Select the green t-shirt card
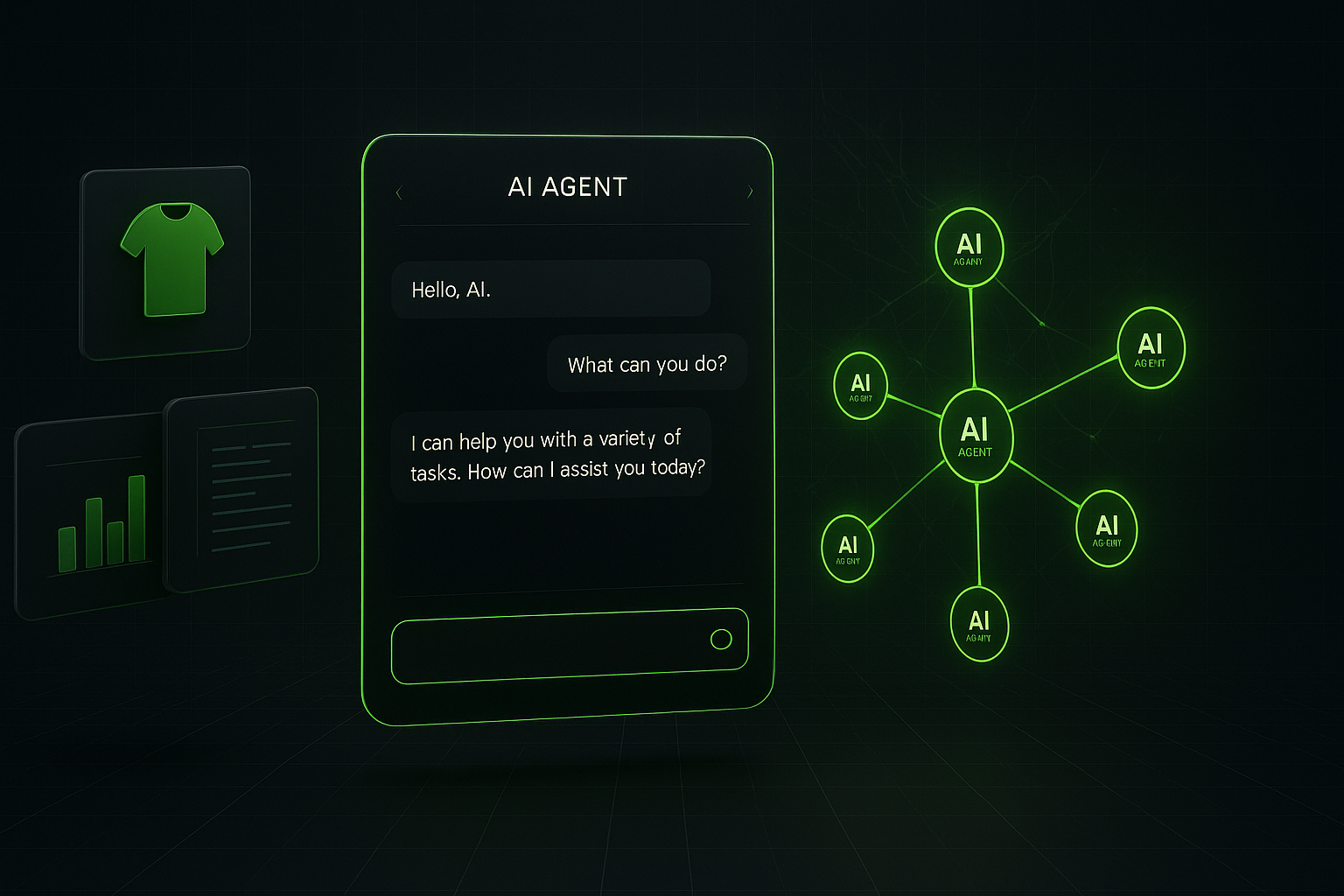This screenshot has height=896, width=1344. 165,262
